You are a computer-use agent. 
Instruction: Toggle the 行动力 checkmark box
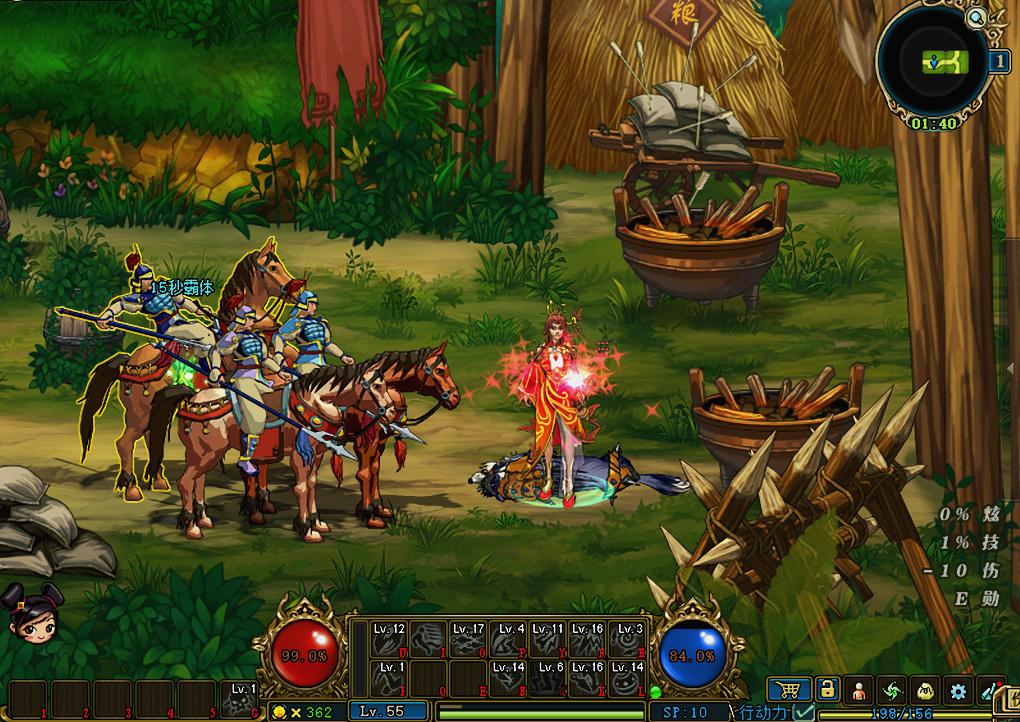click(803, 712)
